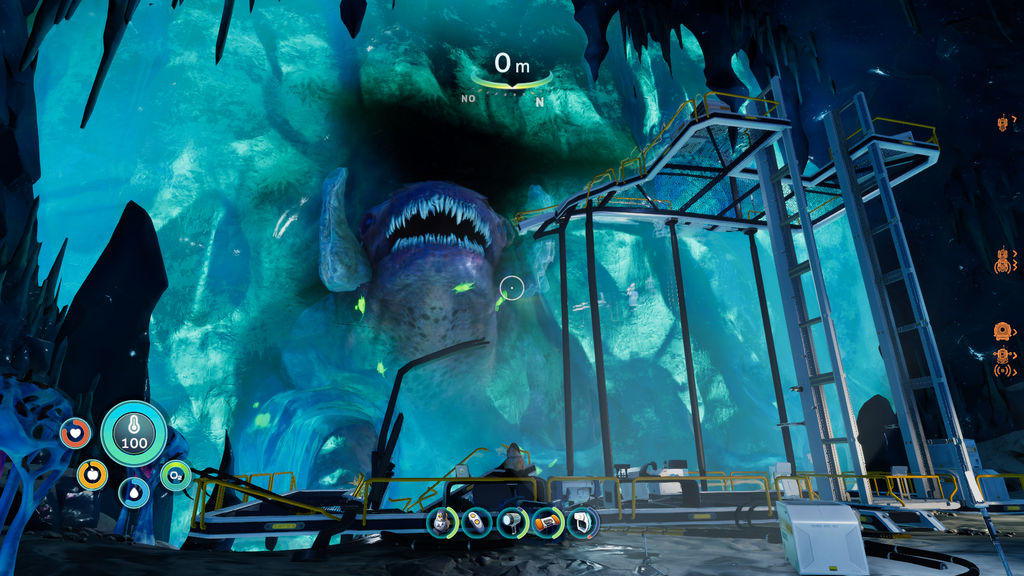Choose the white remote control slot

477,522
